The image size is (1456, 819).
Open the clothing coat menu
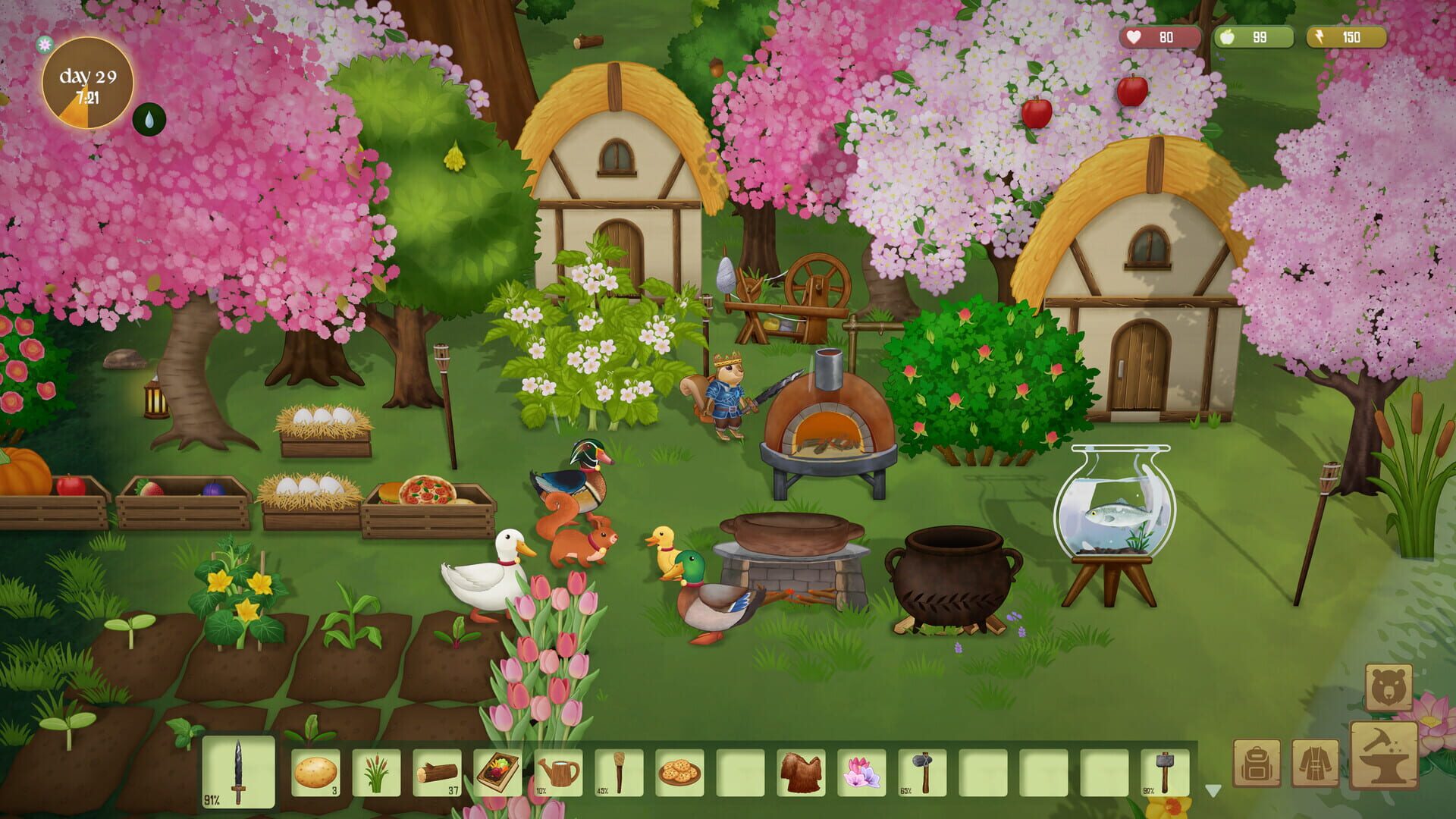coord(1316,764)
